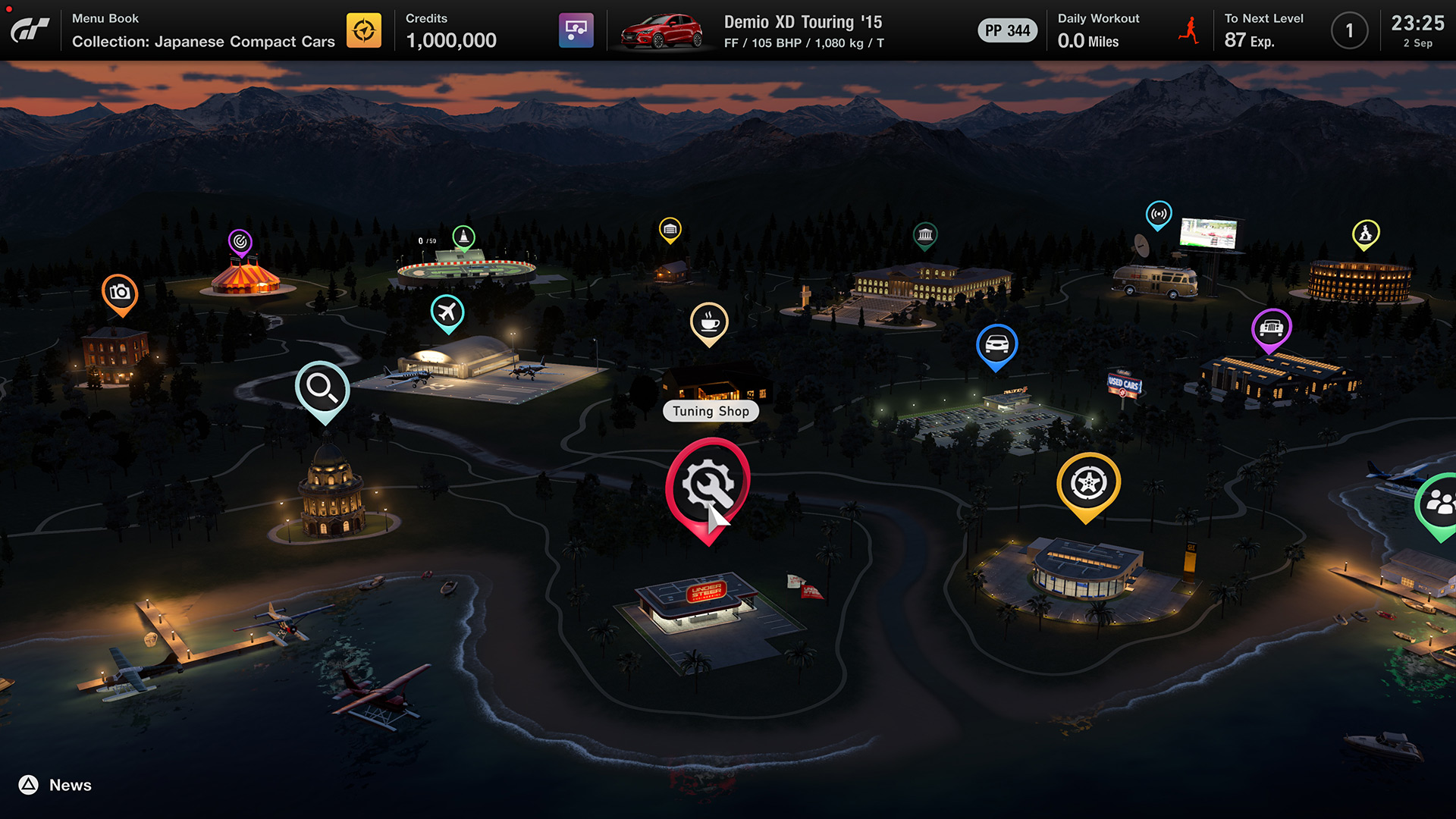Click the GT logo in the top bar

30,30
